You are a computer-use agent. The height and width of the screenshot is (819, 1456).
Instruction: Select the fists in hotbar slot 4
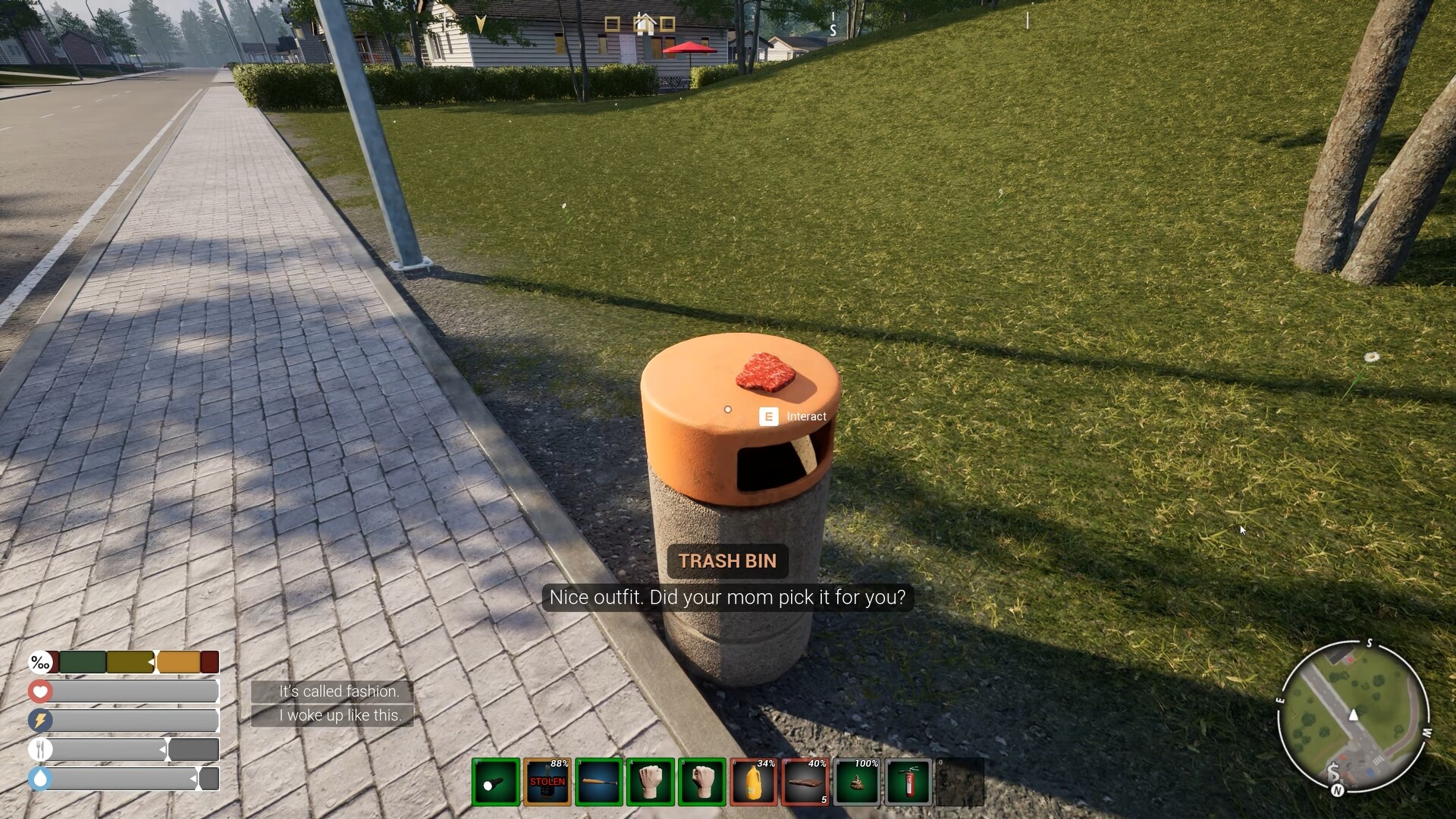(651, 783)
